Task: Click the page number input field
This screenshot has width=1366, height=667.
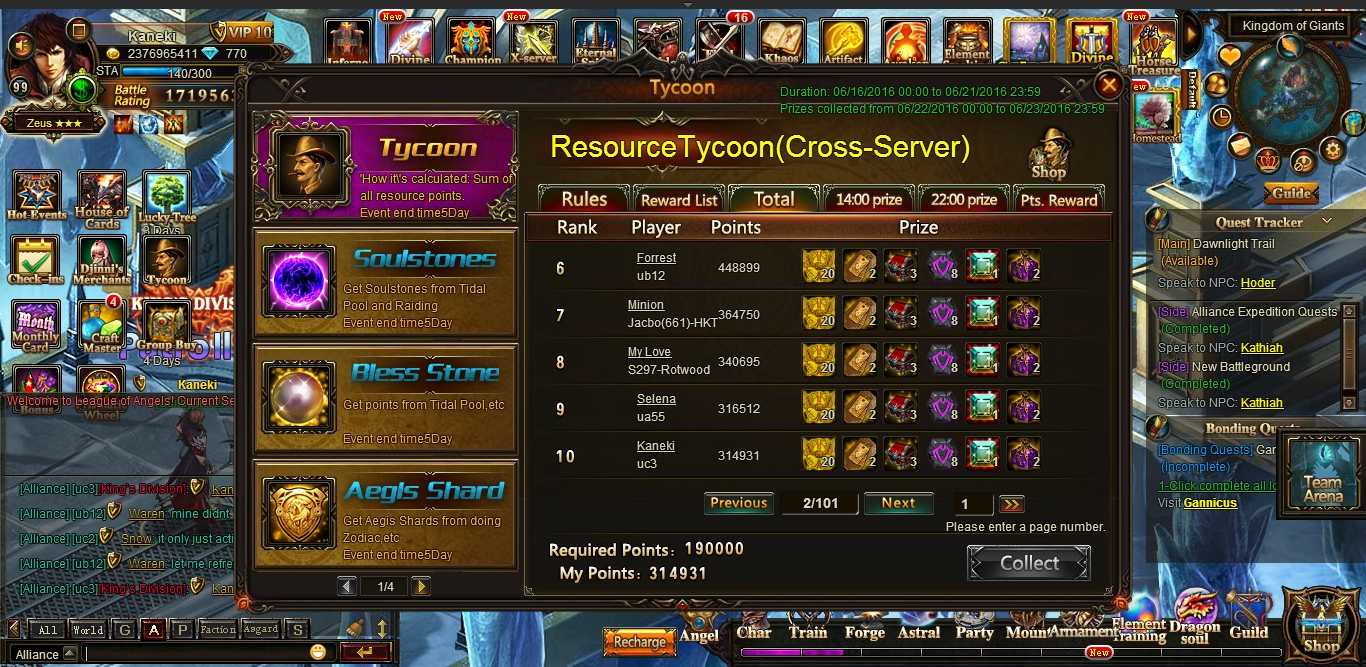Action: tap(973, 504)
